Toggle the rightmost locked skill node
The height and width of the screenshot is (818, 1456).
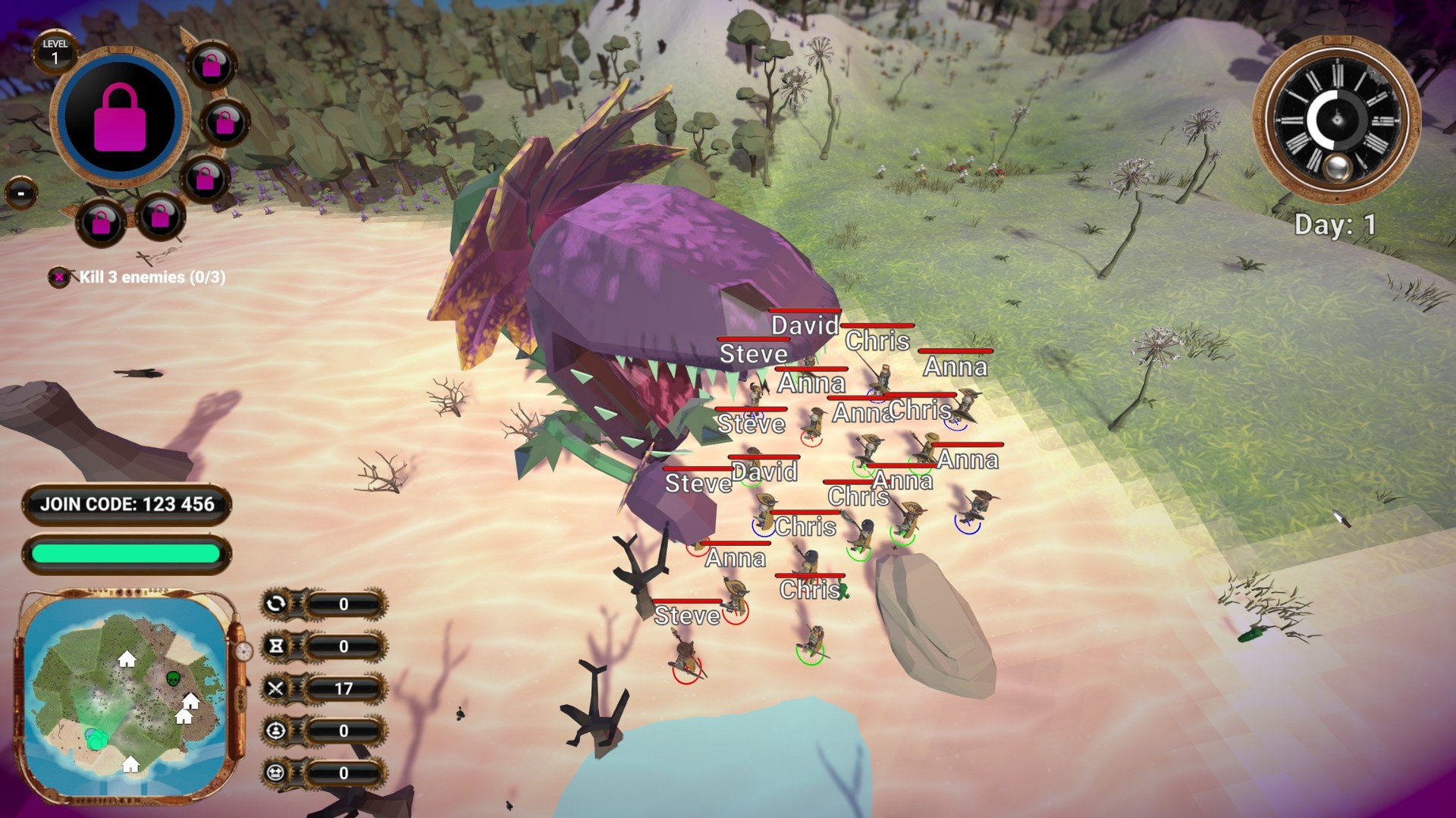pyautogui.click(x=226, y=121)
